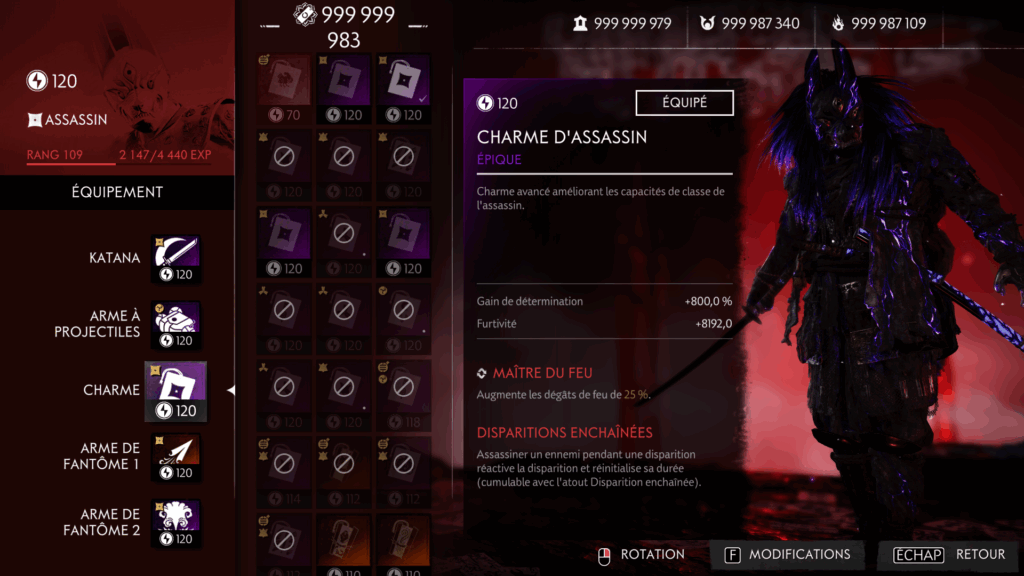Select the purple charm next to the red one
The height and width of the screenshot is (576, 1024).
click(x=343, y=87)
